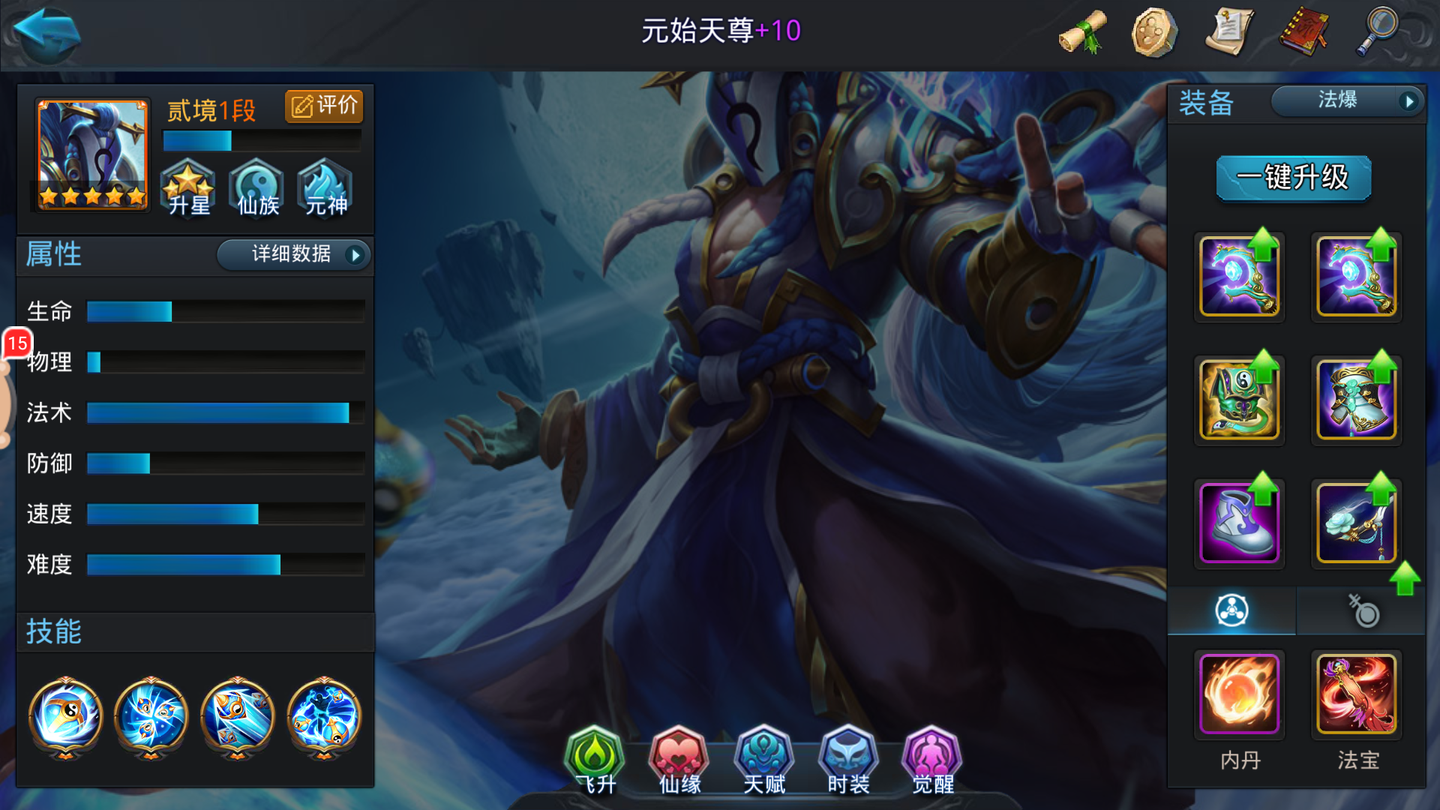Select the 仙族 faction icon
Image resolution: width=1440 pixels, height=810 pixels.
(x=256, y=188)
